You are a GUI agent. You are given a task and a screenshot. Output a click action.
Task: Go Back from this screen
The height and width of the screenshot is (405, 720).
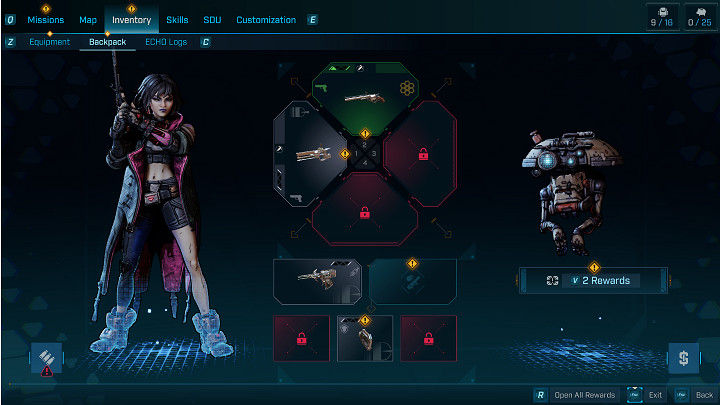click(x=697, y=395)
